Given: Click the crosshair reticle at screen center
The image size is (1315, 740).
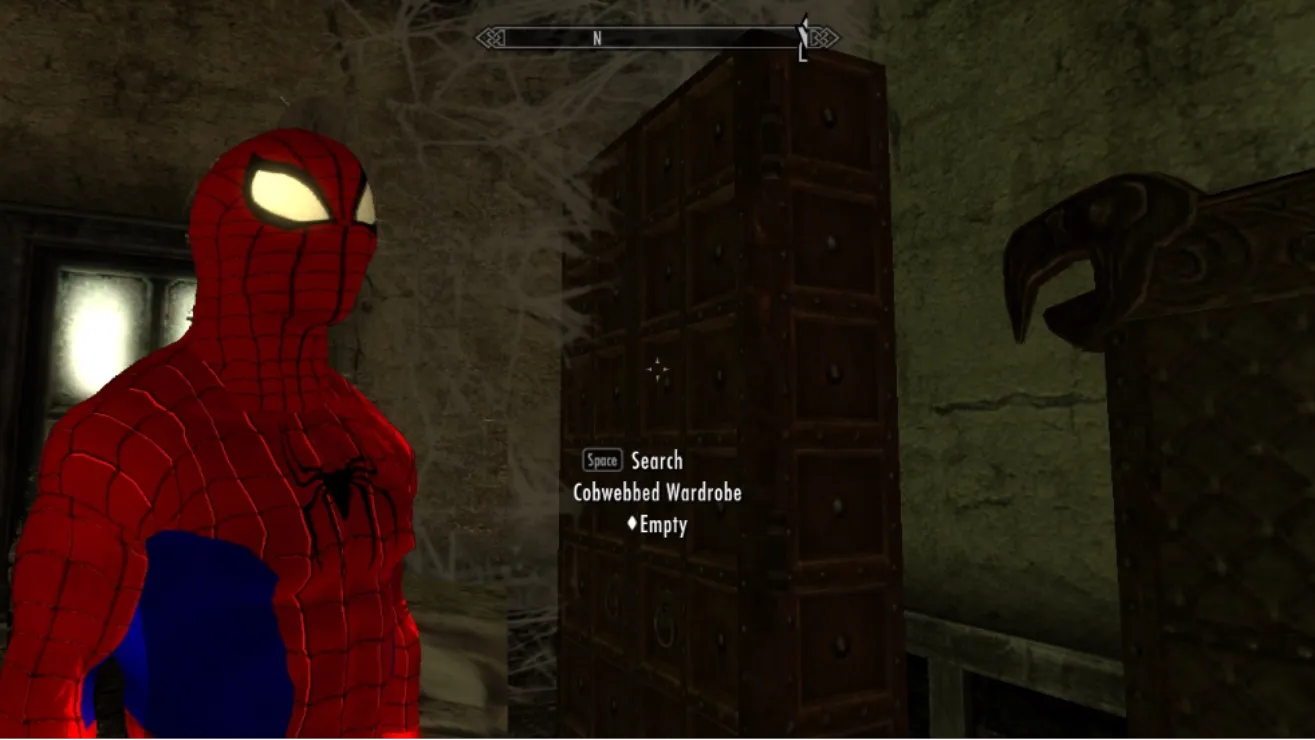Looking at the screenshot, I should point(657,370).
